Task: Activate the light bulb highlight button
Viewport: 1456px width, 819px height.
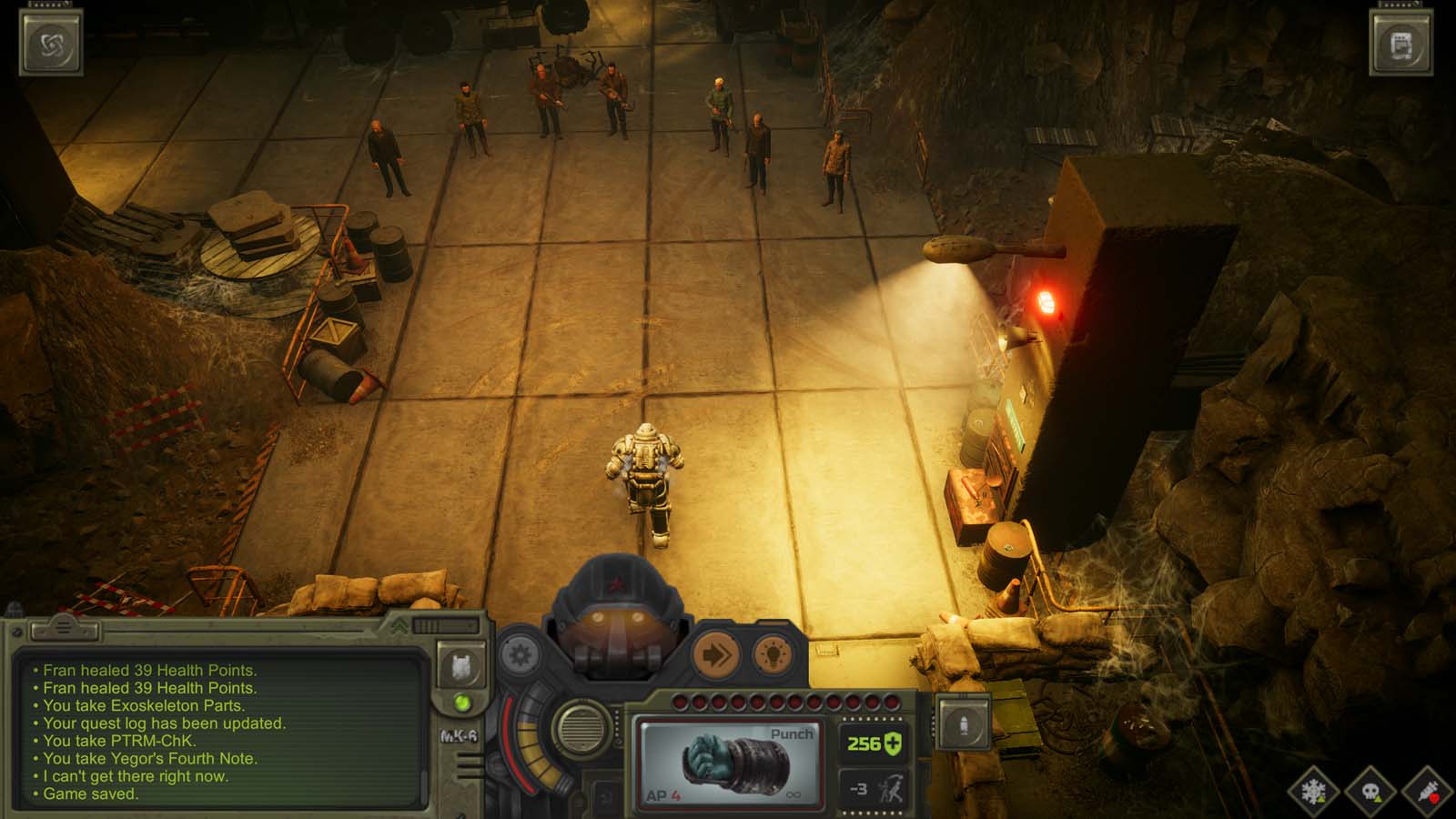Action: click(772, 656)
